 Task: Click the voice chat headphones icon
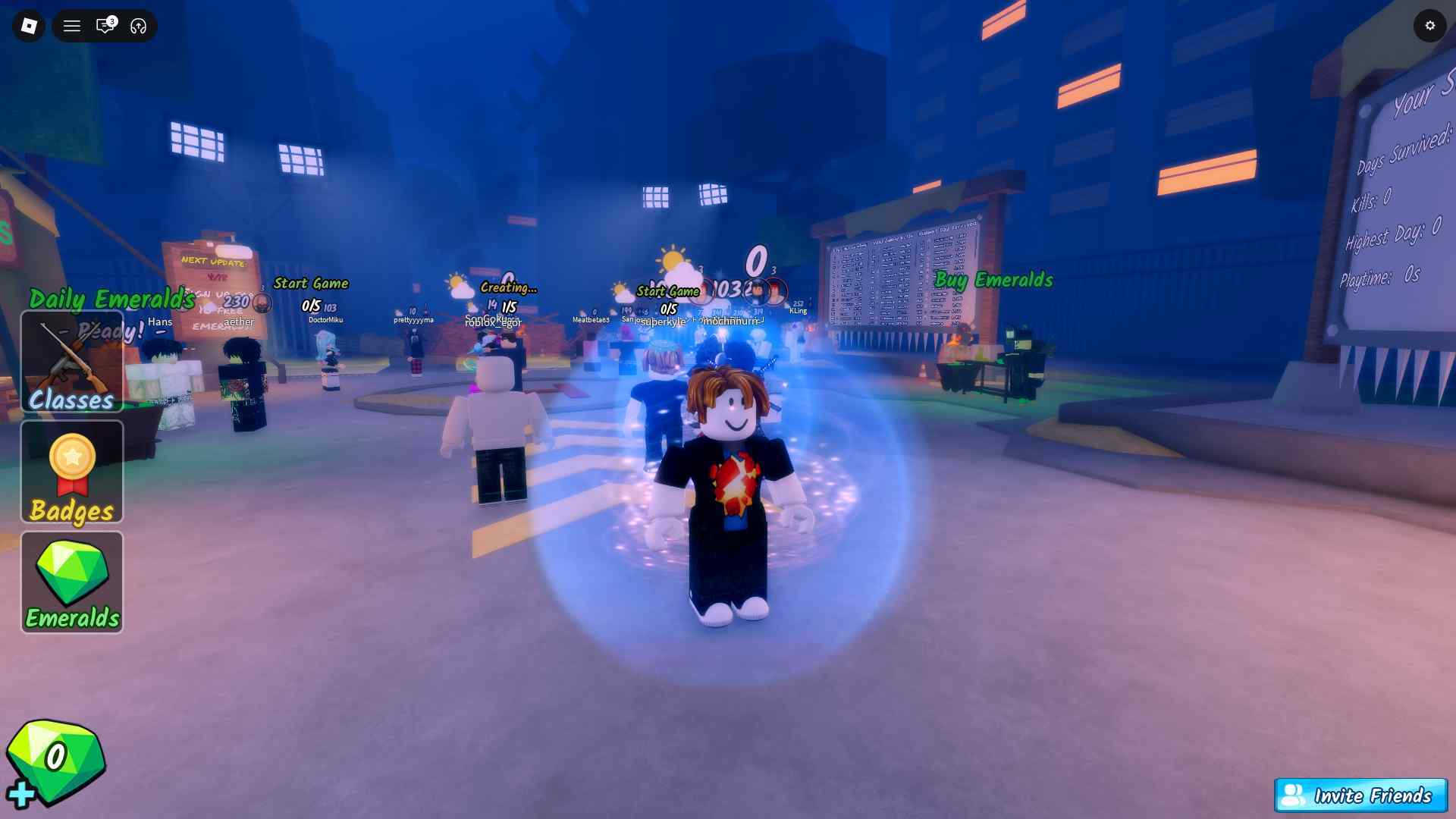[x=137, y=25]
